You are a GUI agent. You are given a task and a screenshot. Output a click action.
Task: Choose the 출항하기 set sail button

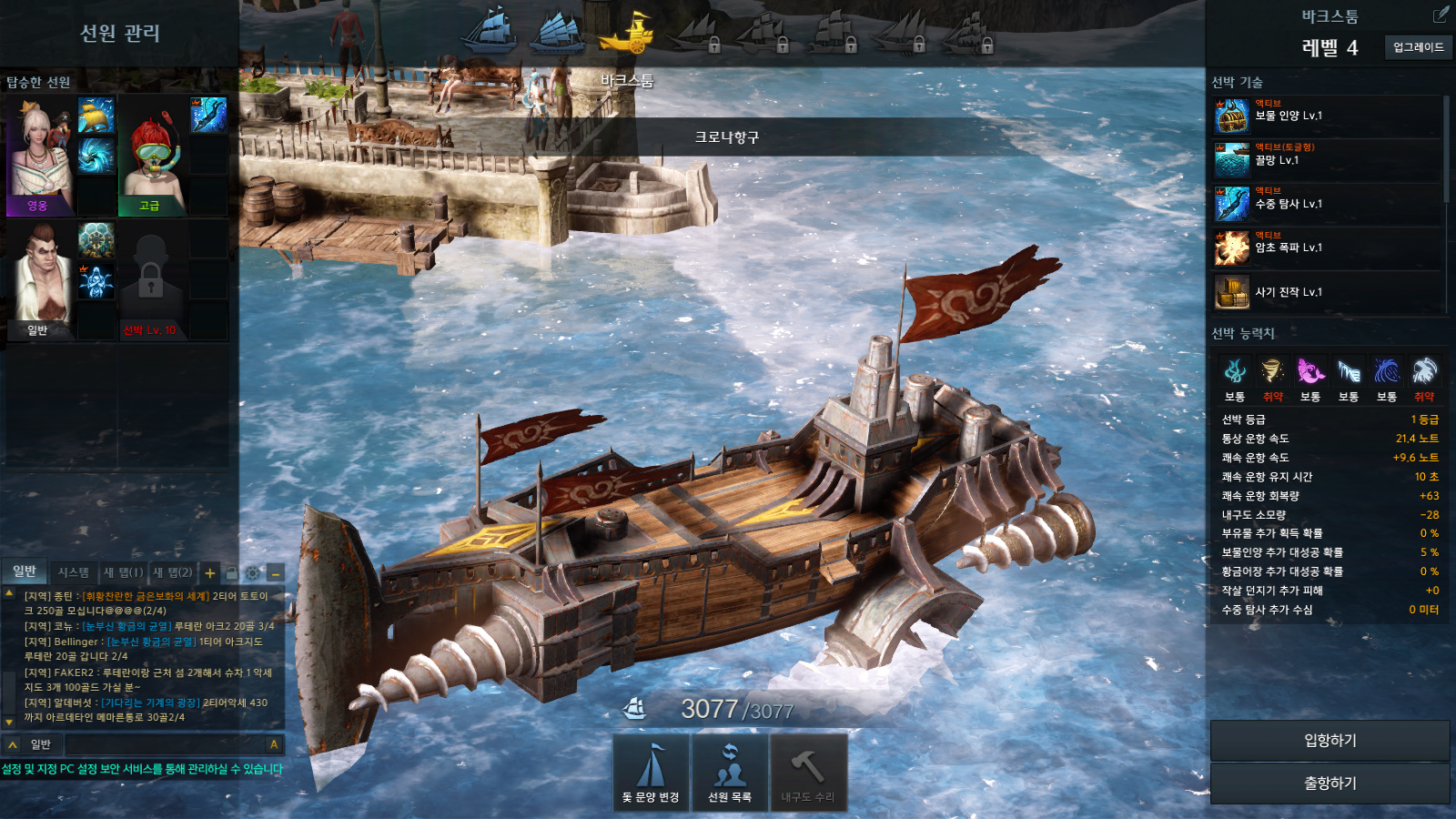point(1330,783)
